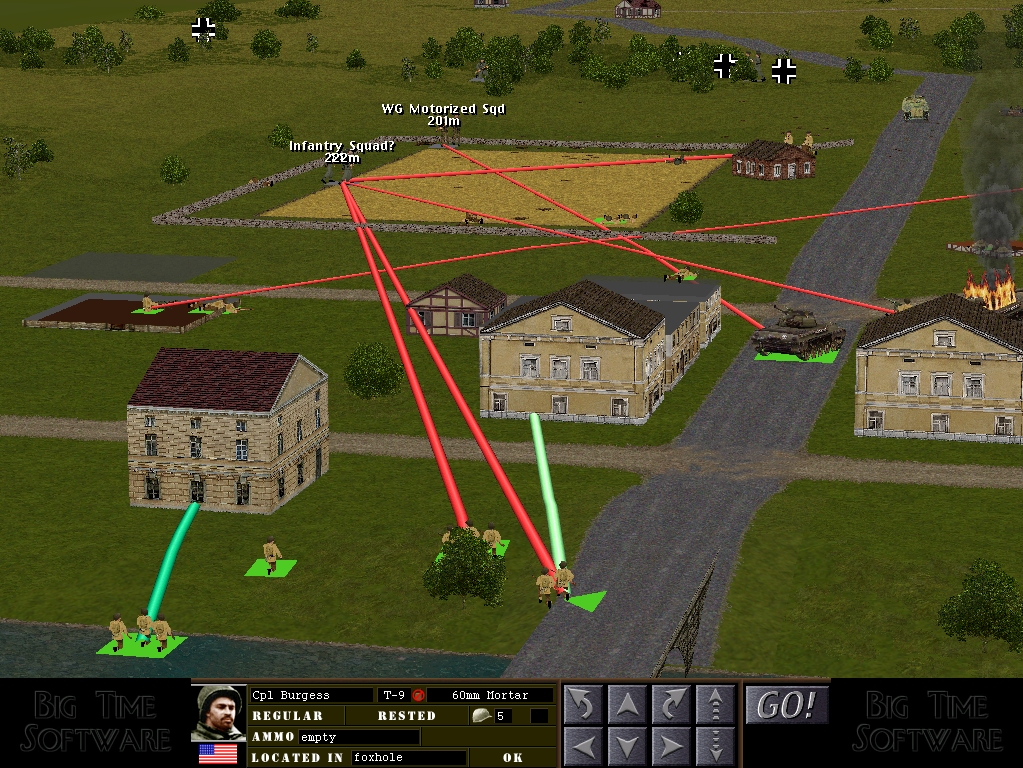This screenshot has height=768, width=1023.
Task: Move camera backward with the down arrow
Action: (627, 747)
